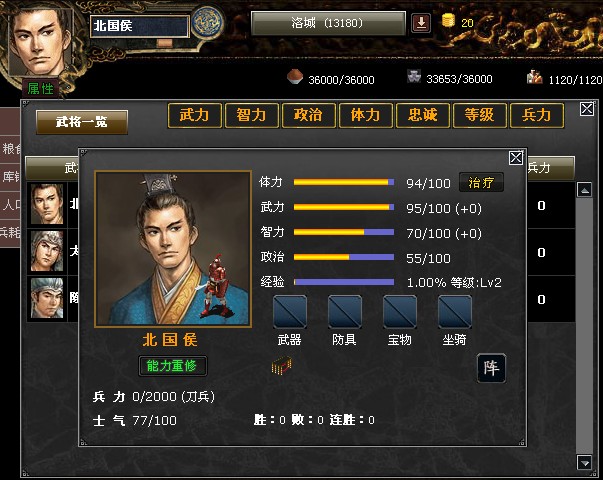Screen dimensions: 603x480
Task: Switch to the 属性 tab
Action: (x=41, y=89)
